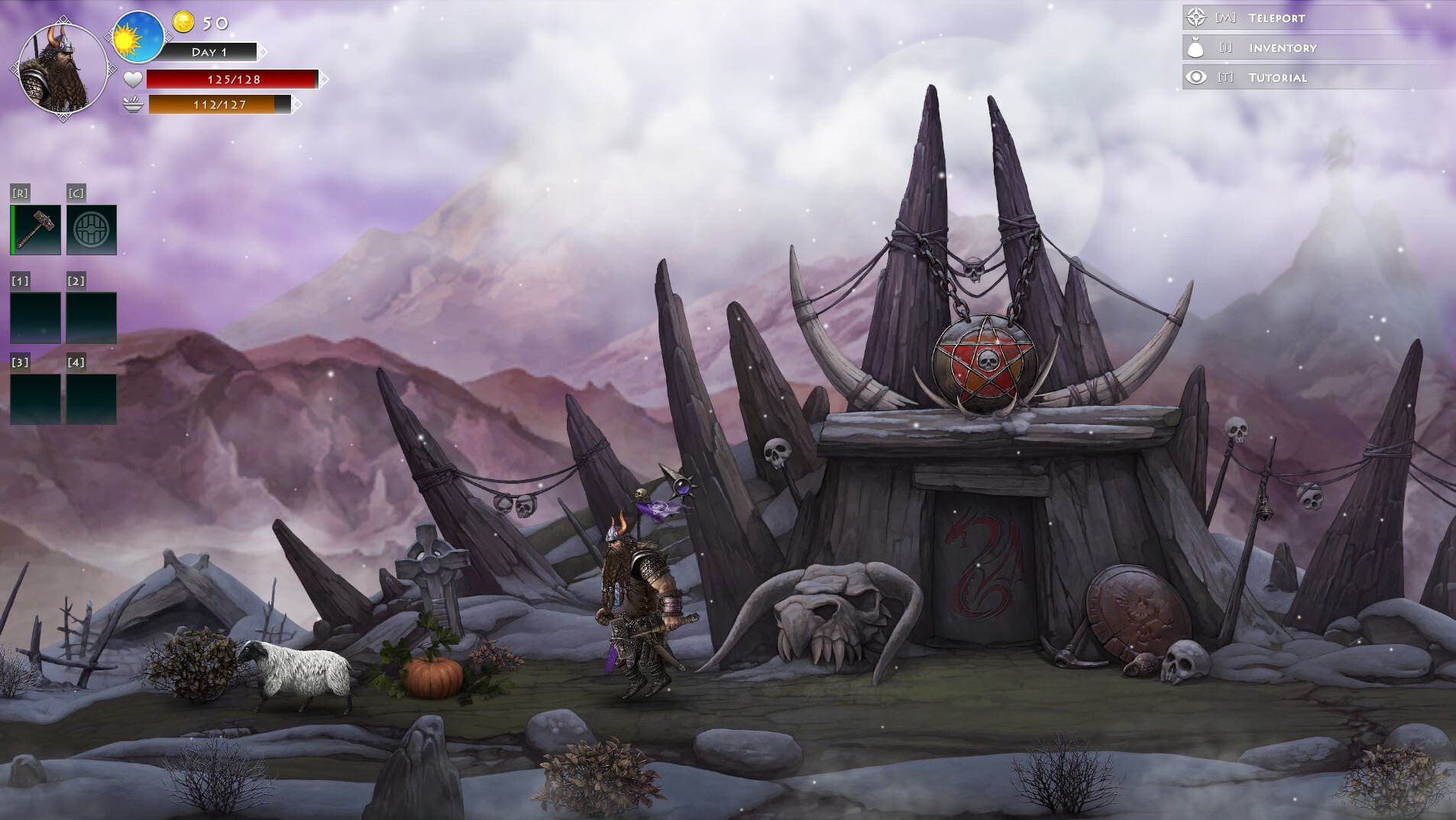Select the hammer in the [R] weapon slot
The width and height of the screenshot is (1456, 820).
pyautogui.click(x=35, y=228)
